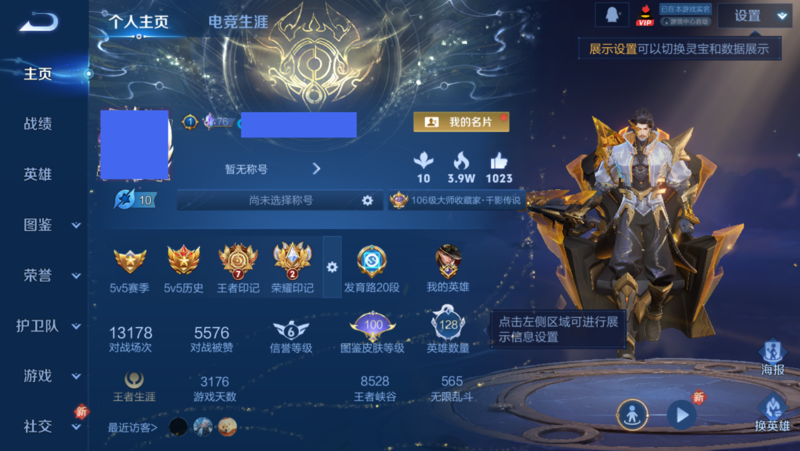Open the 设置 dropdown
This screenshot has height=451, width=800.
[x=756, y=16]
